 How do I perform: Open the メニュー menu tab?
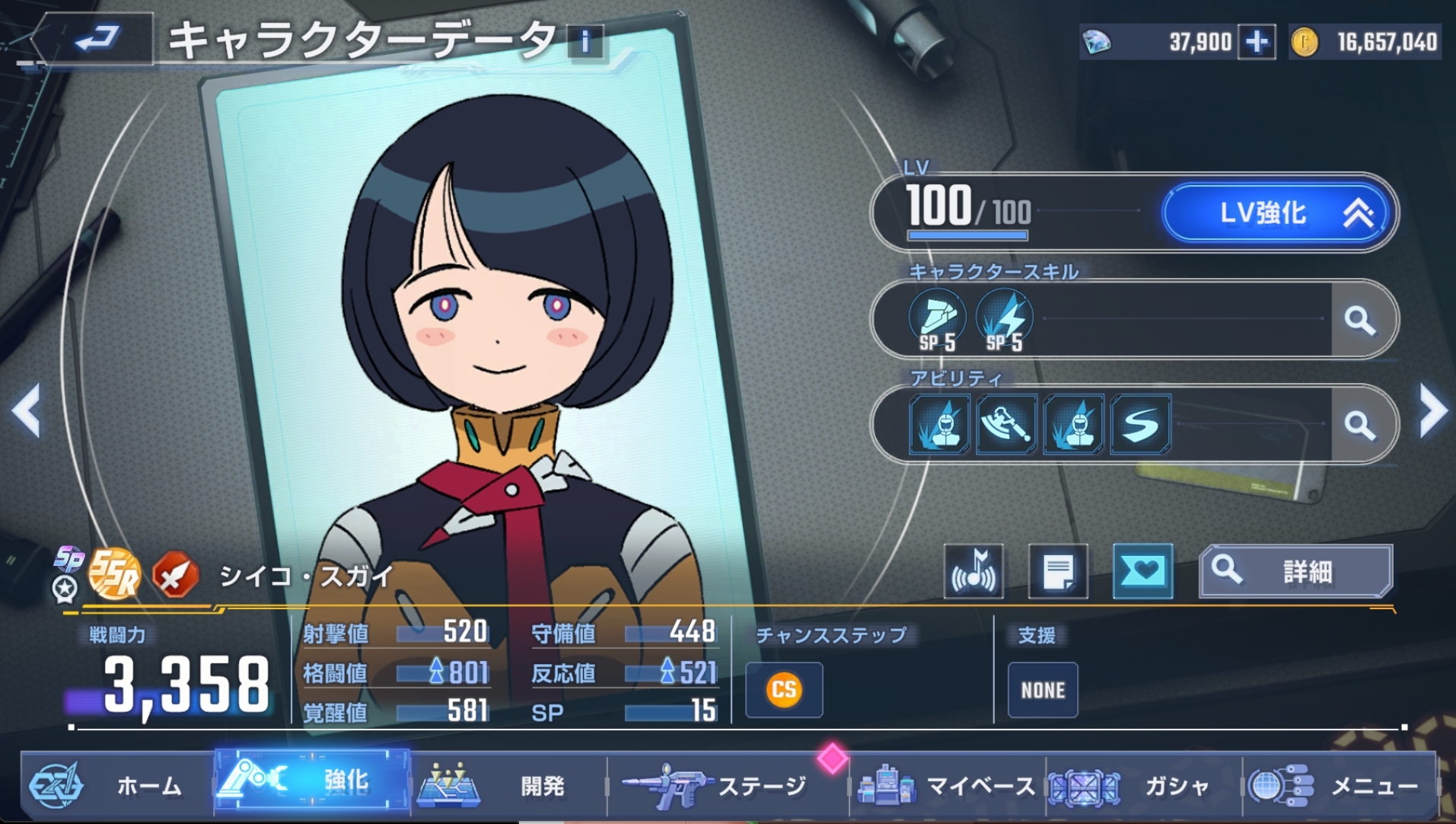pos(1340,784)
